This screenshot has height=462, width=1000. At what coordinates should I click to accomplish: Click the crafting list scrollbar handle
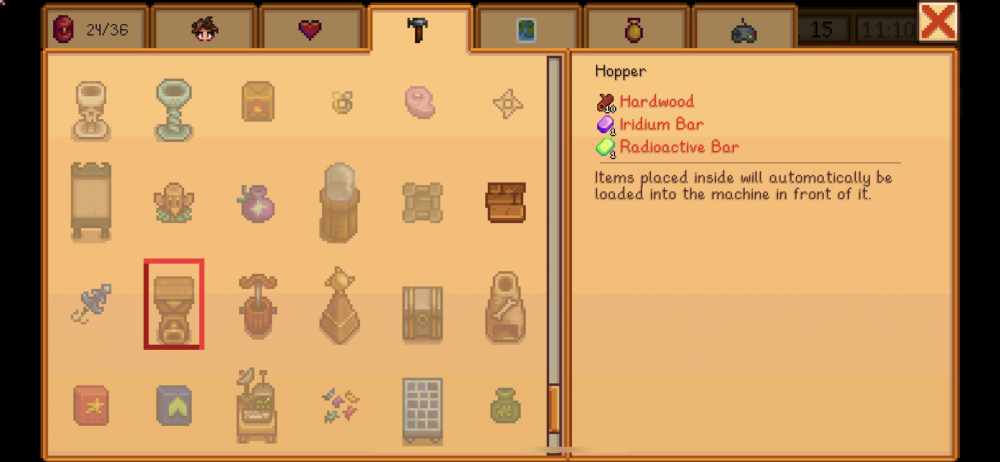point(554,408)
